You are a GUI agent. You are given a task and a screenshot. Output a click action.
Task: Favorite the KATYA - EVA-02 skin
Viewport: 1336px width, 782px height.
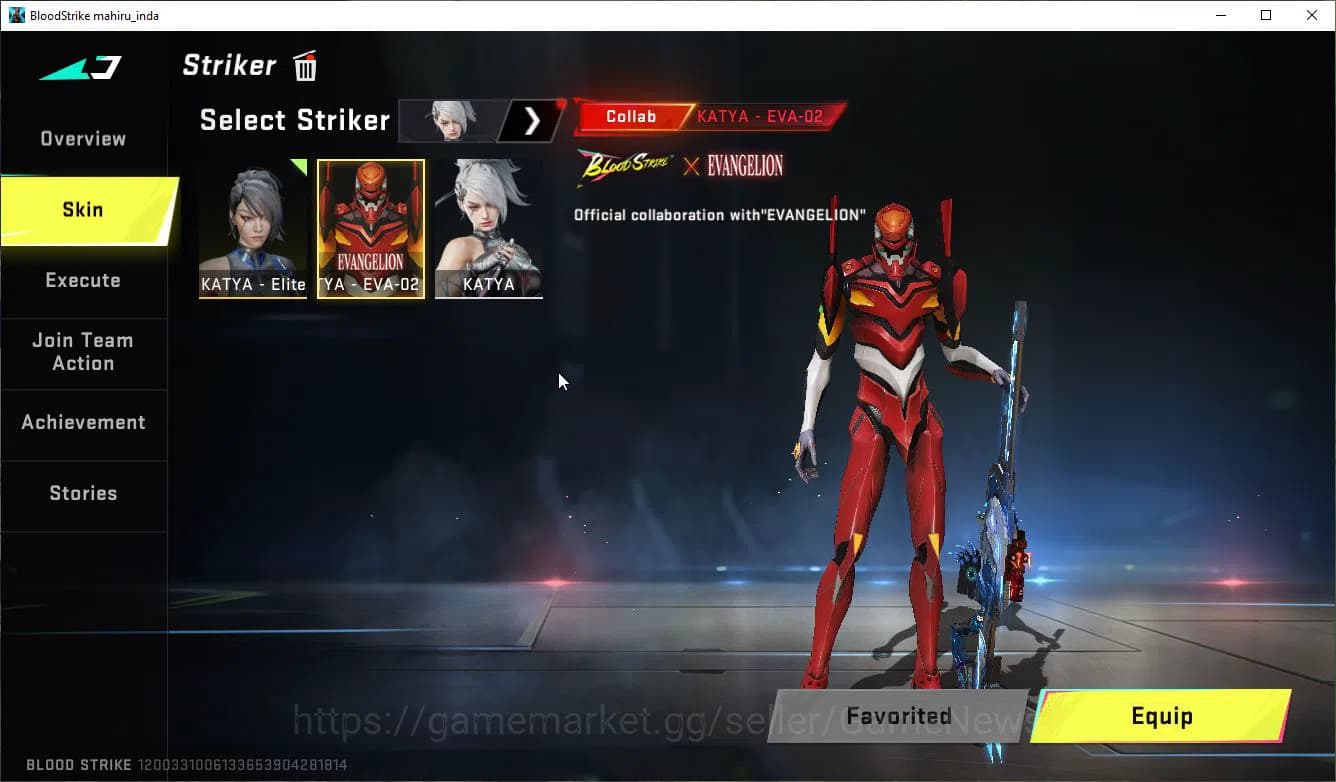(898, 716)
